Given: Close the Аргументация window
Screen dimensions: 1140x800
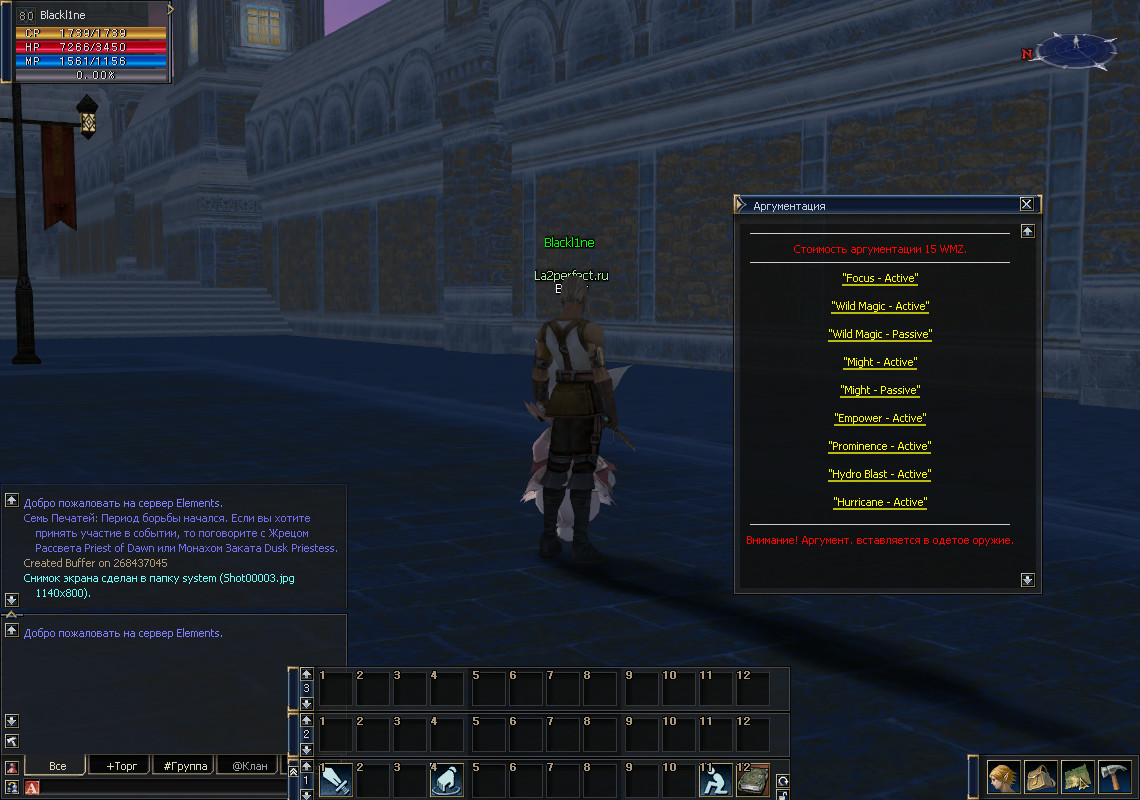Looking at the screenshot, I should [x=1026, y=204].
